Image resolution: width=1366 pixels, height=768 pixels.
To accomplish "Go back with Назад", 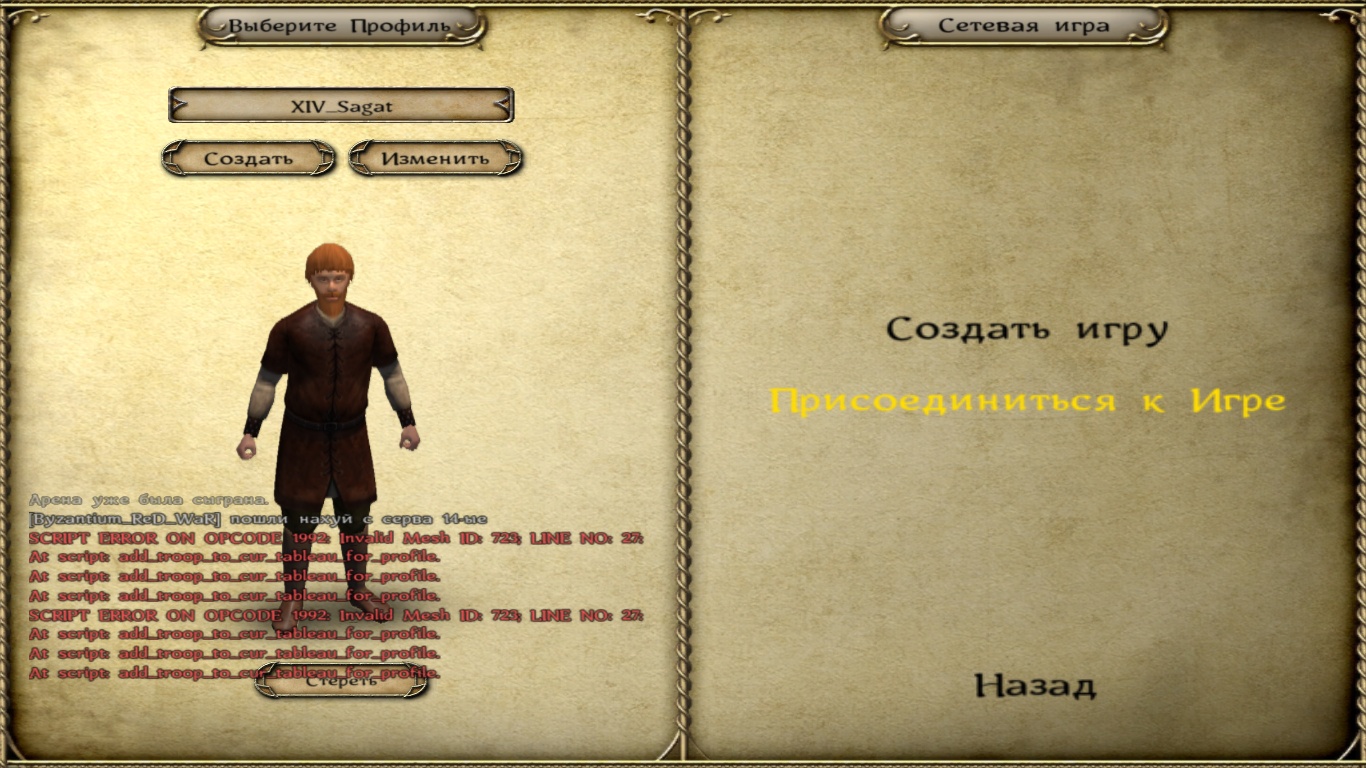I will coord(1035,686).
